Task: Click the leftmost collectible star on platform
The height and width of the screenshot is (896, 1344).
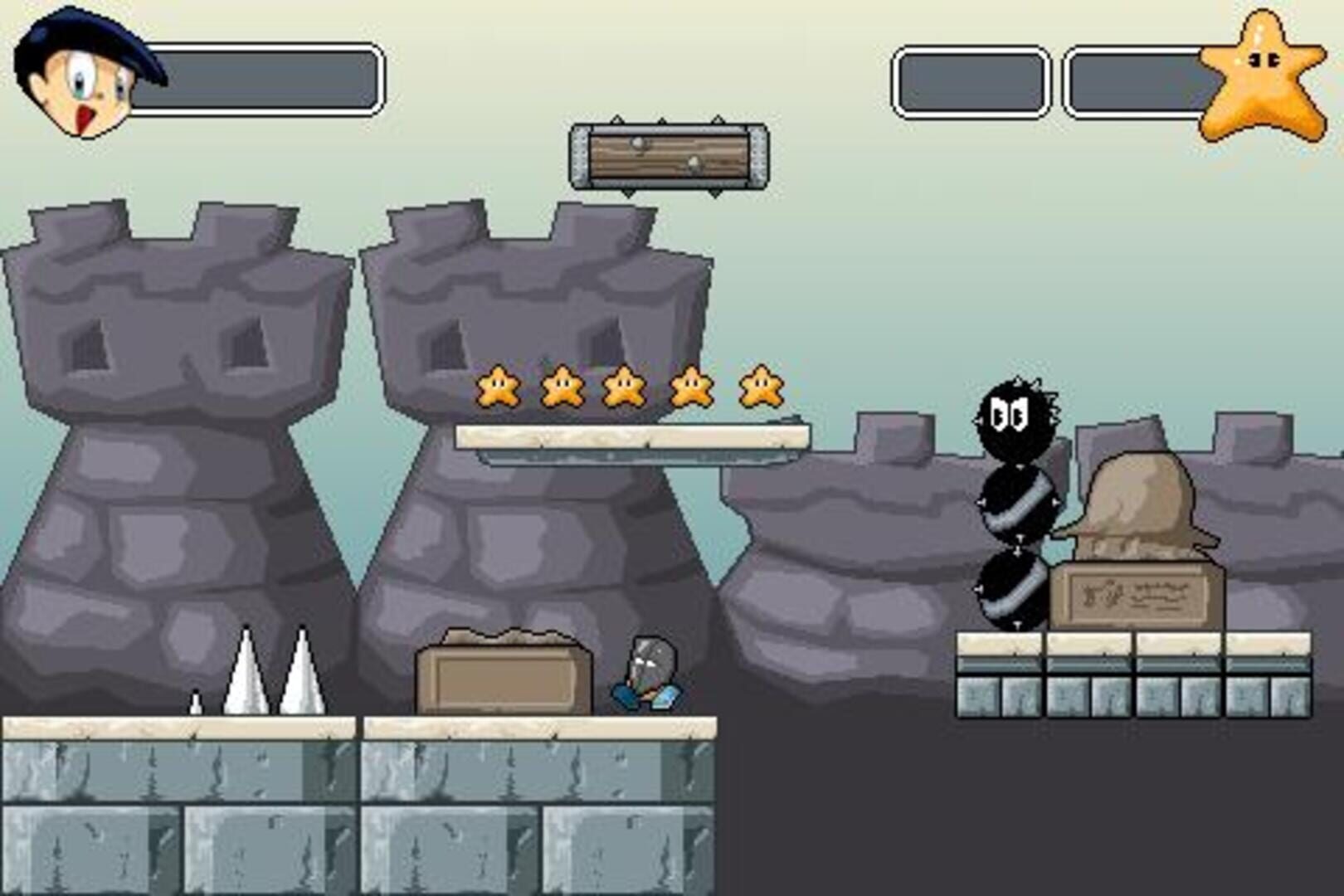Action: tap(498, 386)
